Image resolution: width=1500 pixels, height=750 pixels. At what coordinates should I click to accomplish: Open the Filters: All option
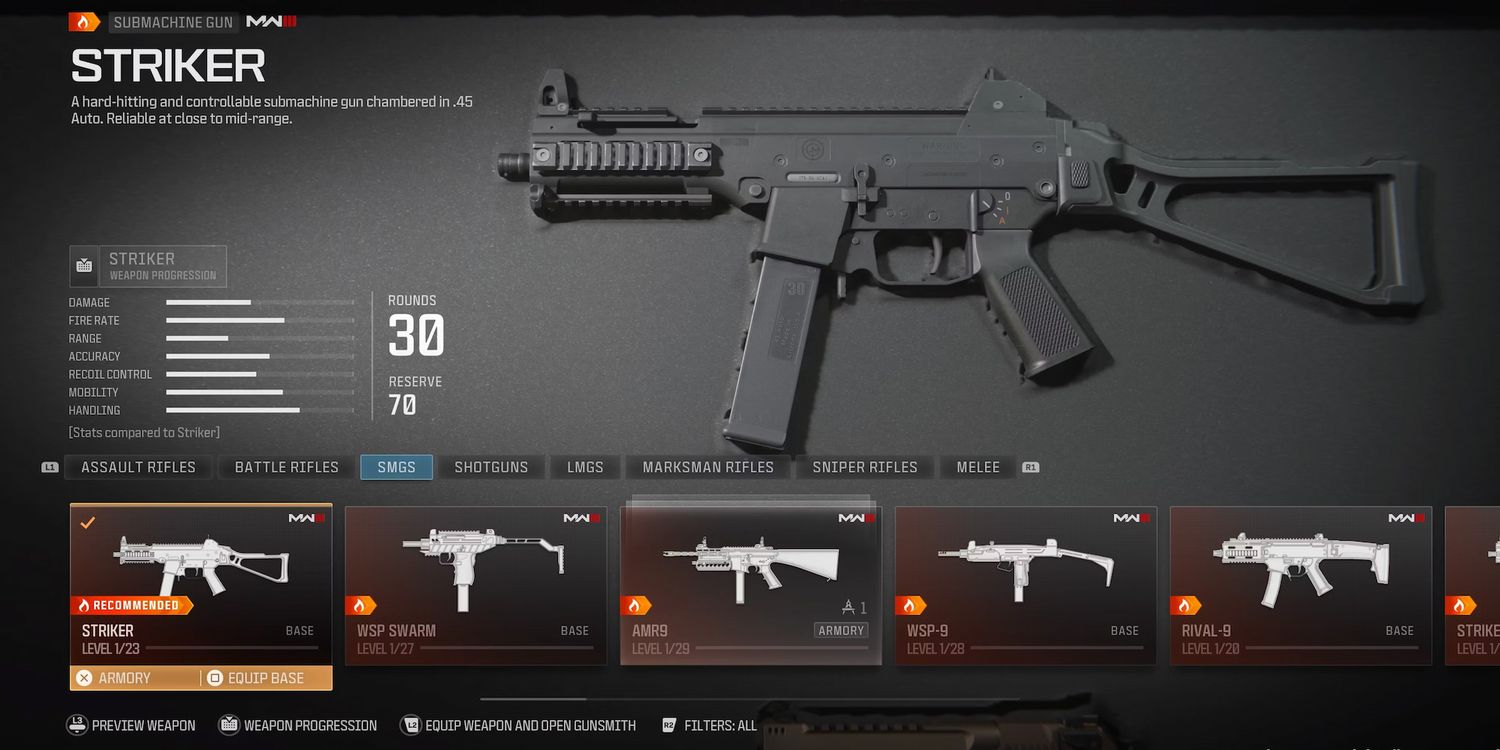(x=709, y=725)
